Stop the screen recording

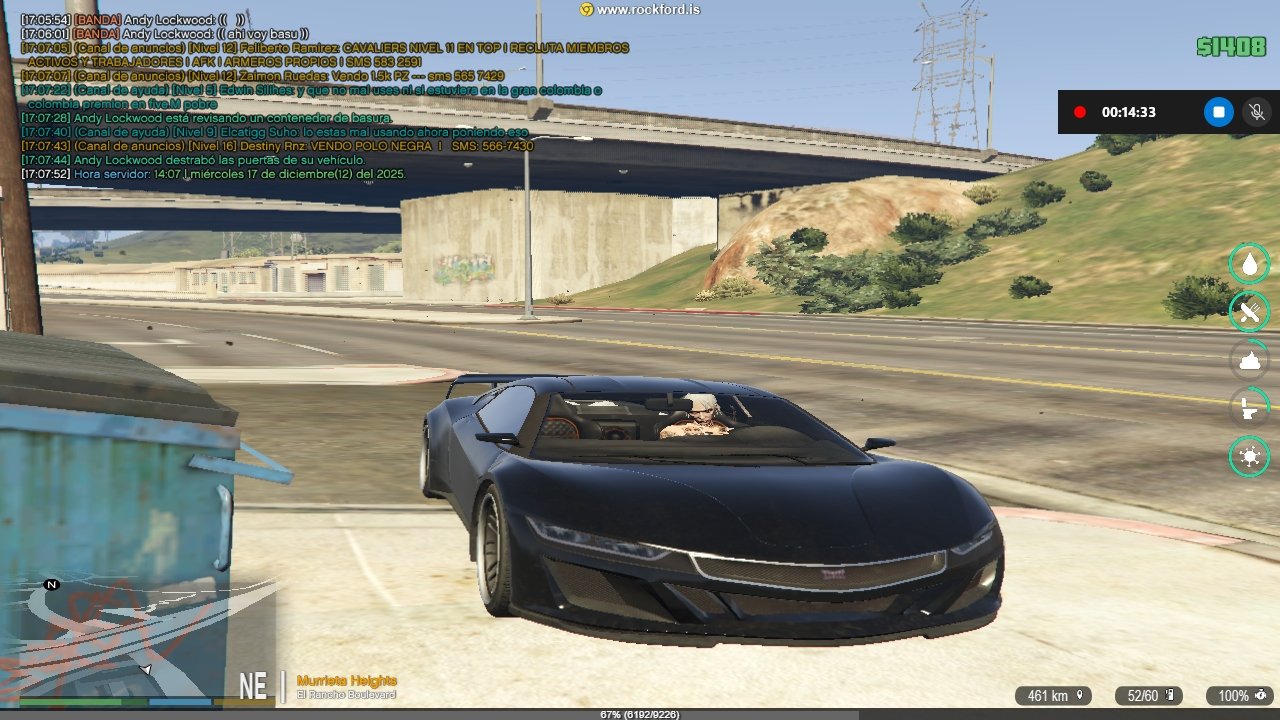[1218, 112]
